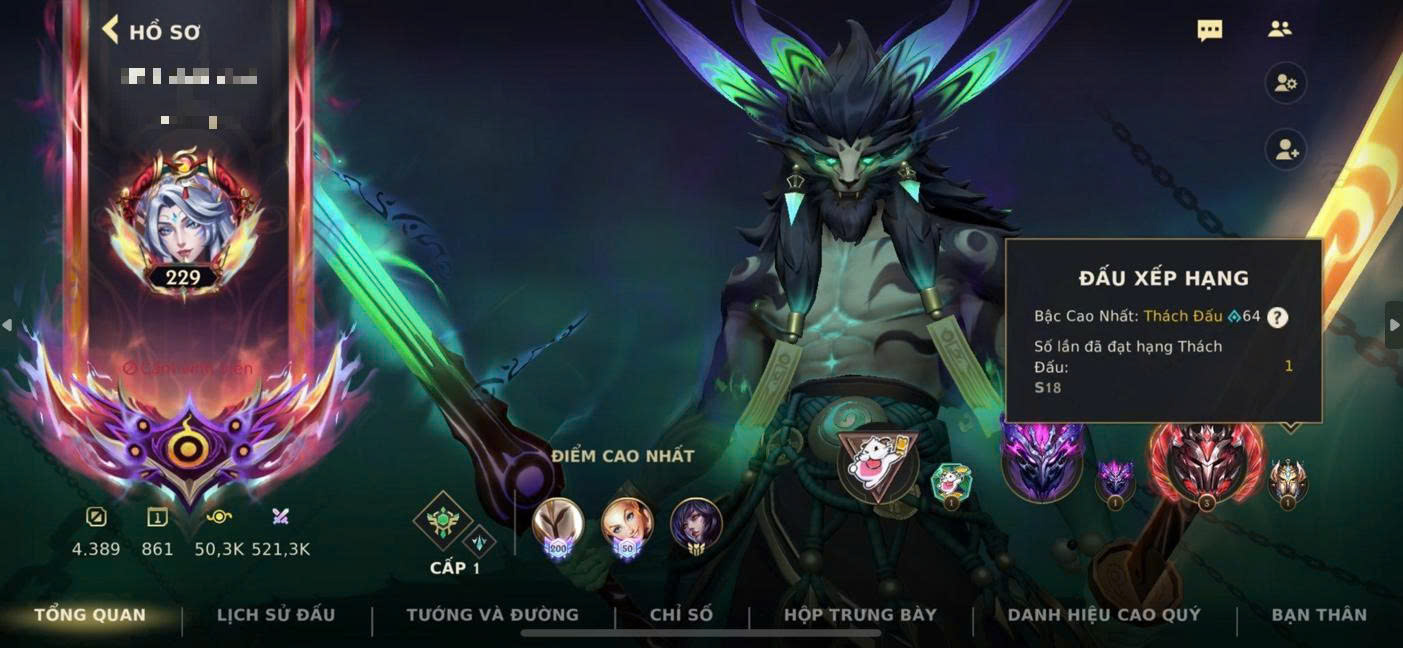Open the profile settings gear-person button
This screenshot has height=648, width=1403.
(x=1285, y=84)
